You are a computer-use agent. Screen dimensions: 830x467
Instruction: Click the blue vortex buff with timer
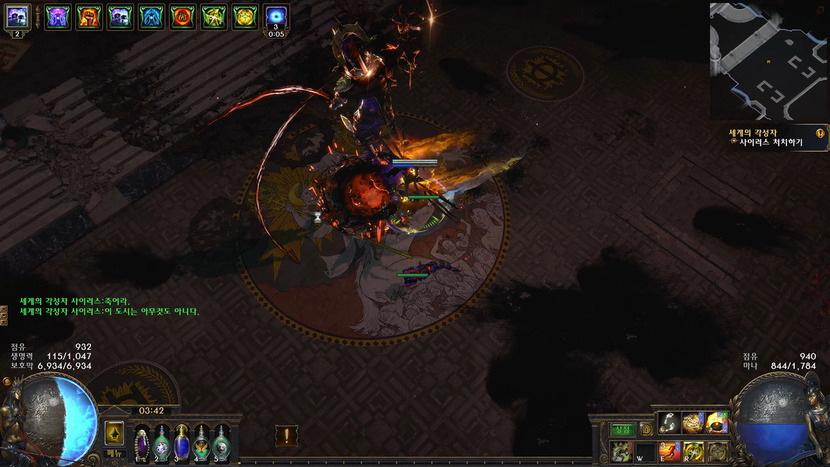276,16
